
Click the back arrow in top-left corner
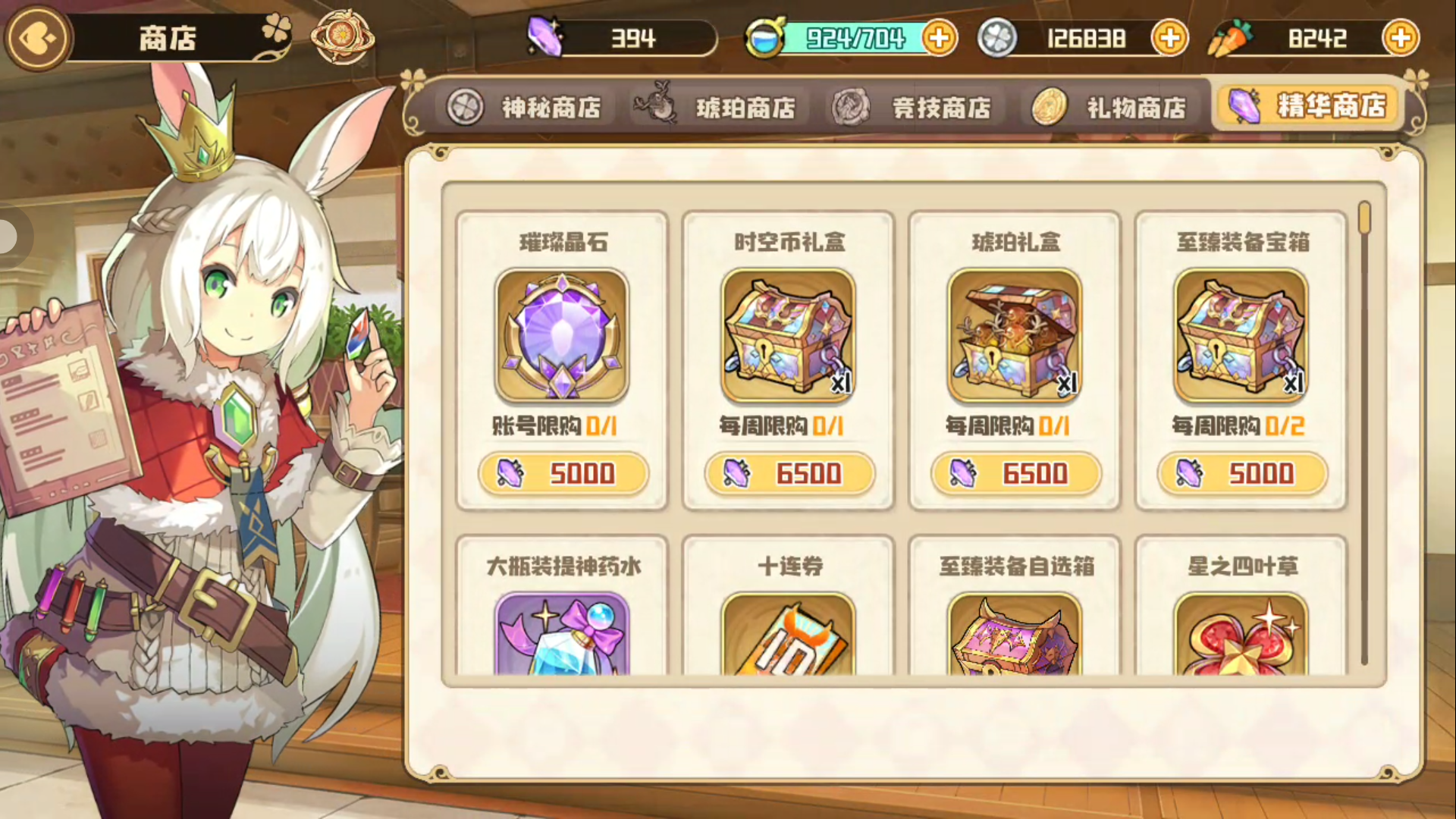pyautogui.click(x=37, y=36)
